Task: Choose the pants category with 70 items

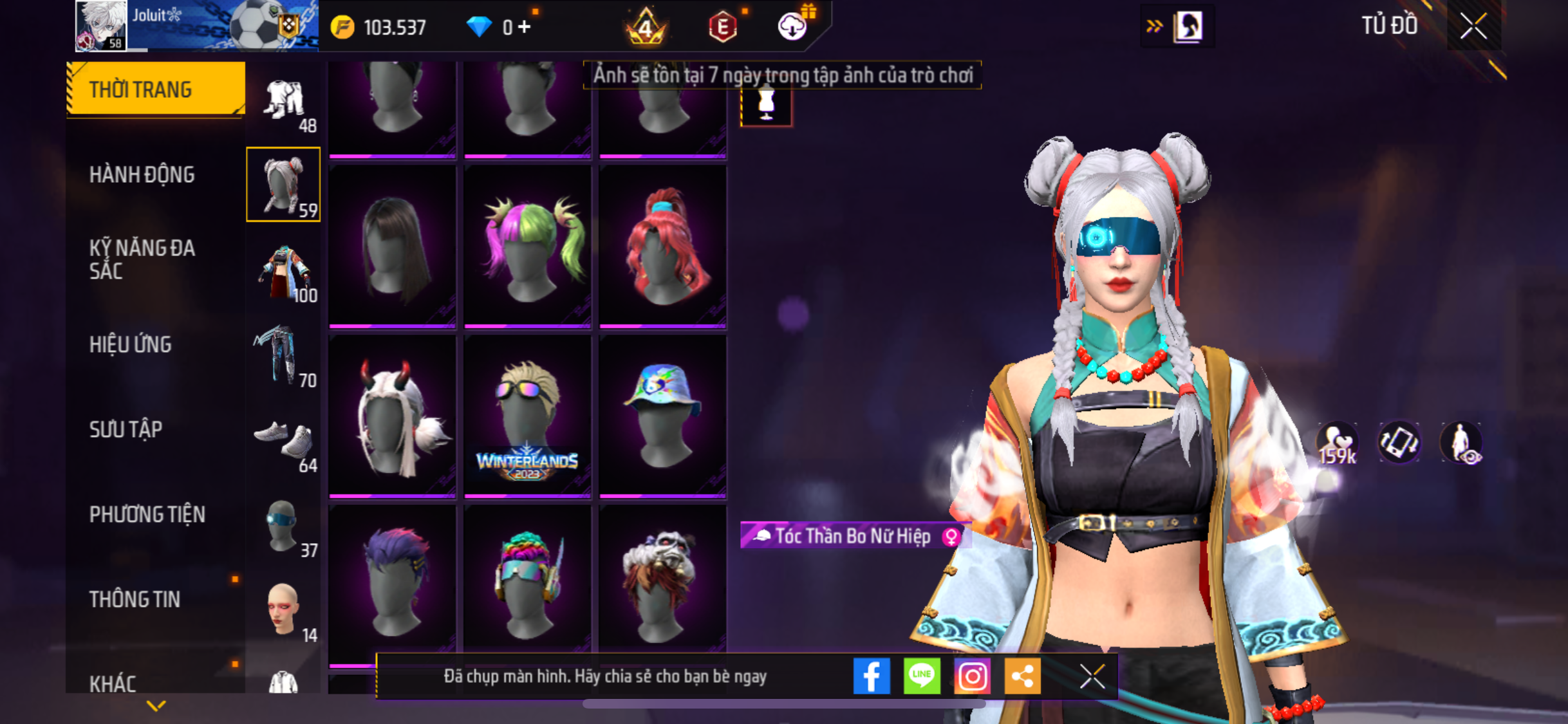Action: [283, 356]
